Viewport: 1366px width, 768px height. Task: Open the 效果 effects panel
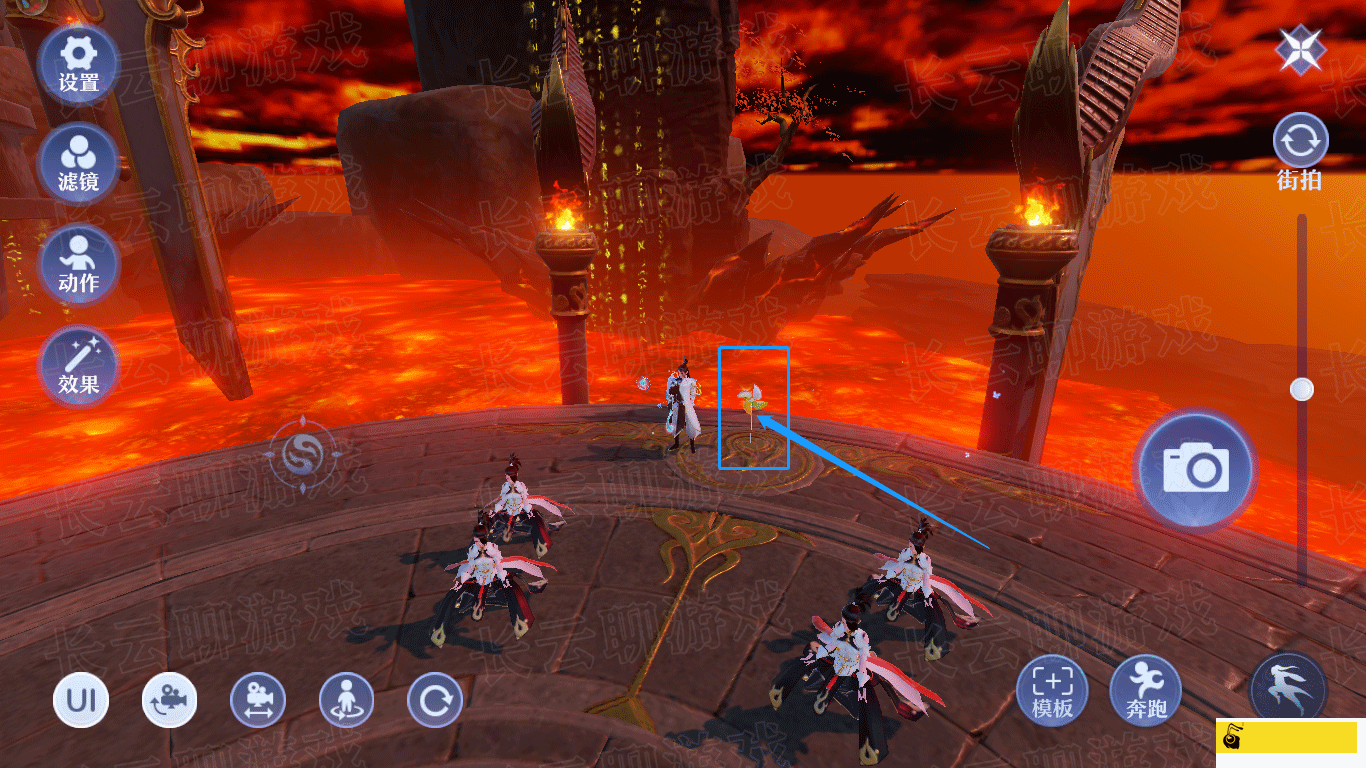pyautogui.click(x=78, y=365)
